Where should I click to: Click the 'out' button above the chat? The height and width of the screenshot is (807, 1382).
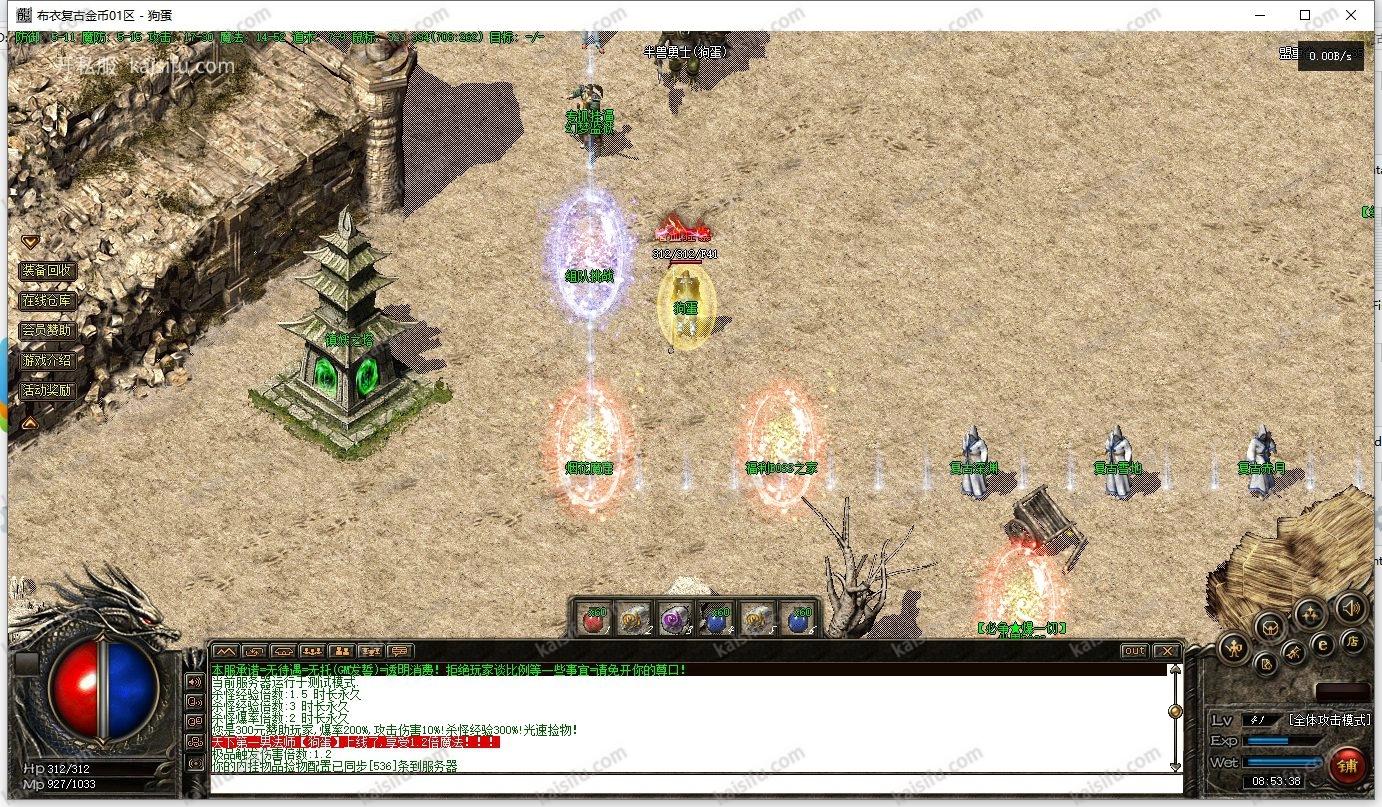[x=1134, y=651]
